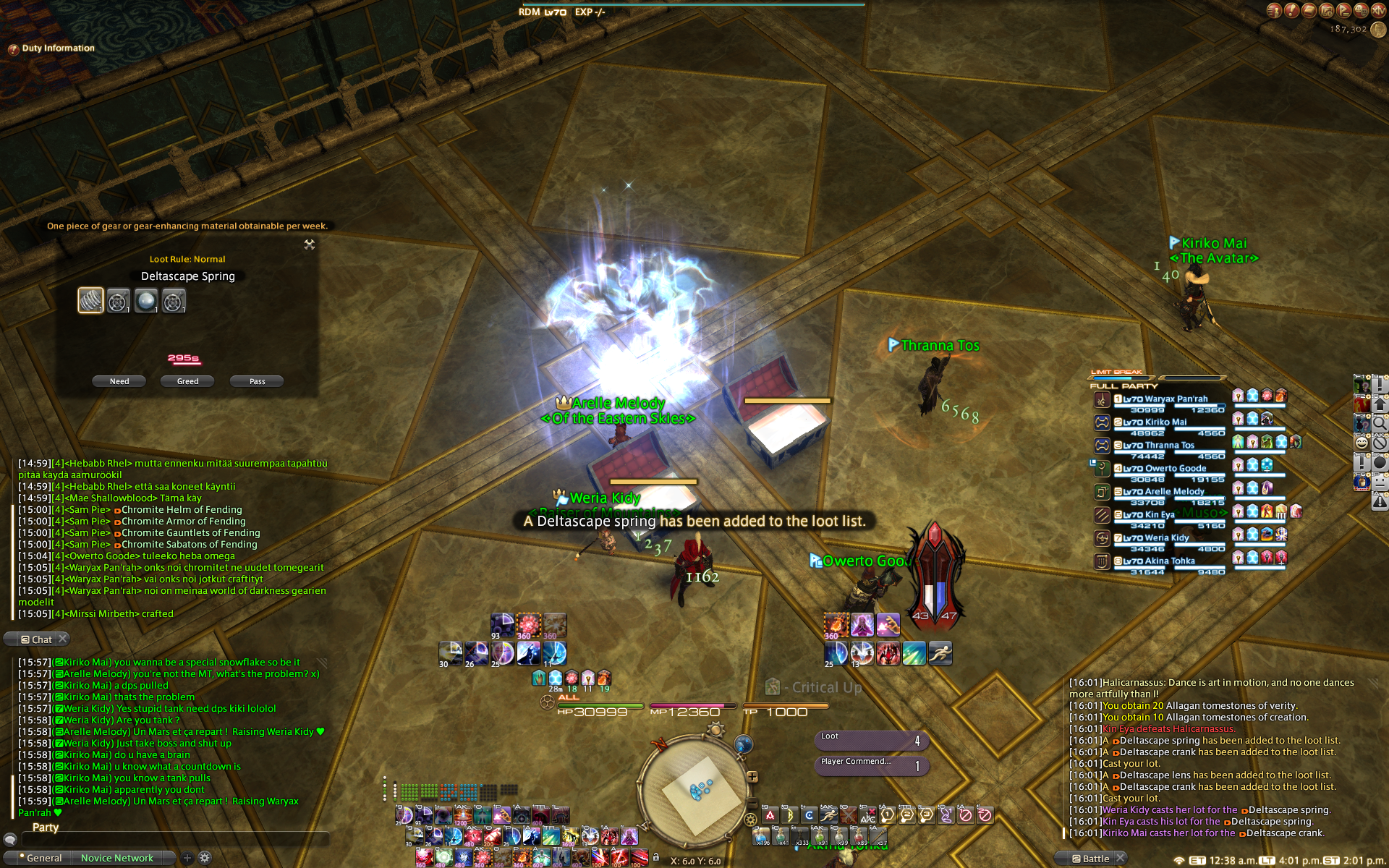1389x868 pixels.
Task: Target Waryax Pan'rah in the party list
Action: [x=1165, y=399]
